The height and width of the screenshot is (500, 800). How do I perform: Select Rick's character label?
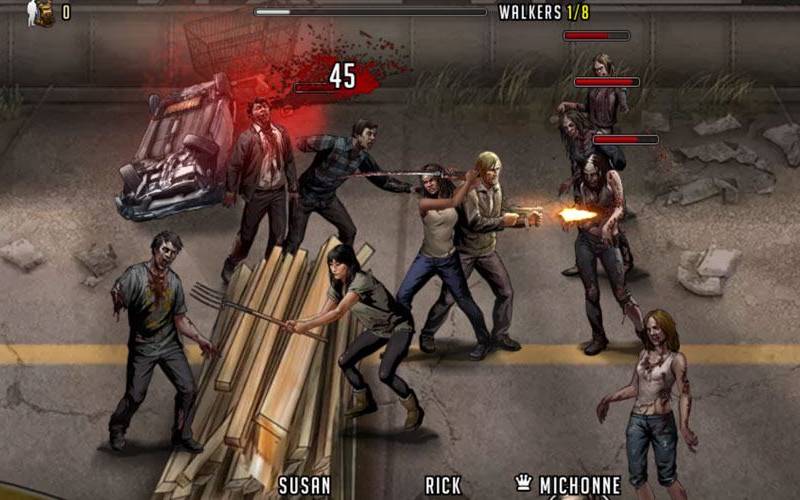click(x=443, y=487)
